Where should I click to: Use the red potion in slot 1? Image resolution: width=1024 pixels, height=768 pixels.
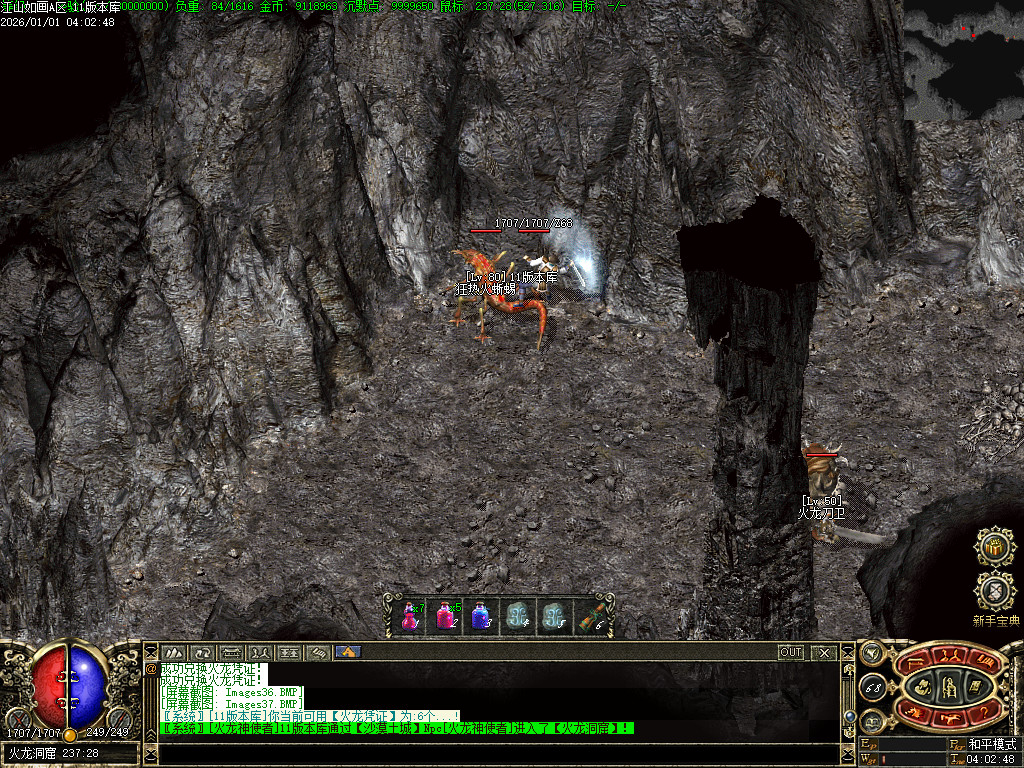point(410,616)
